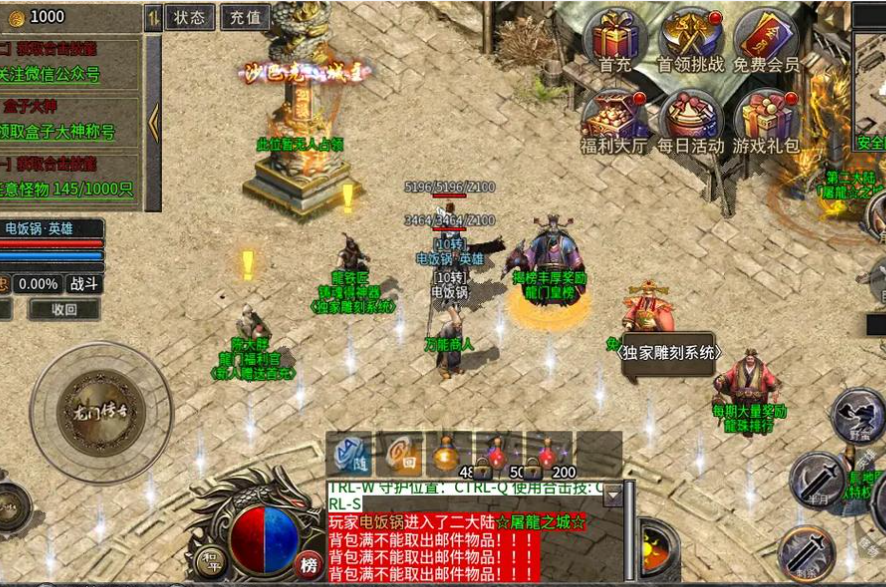
Task: Click the 状态 status button
Action: (x=189, y=17)
